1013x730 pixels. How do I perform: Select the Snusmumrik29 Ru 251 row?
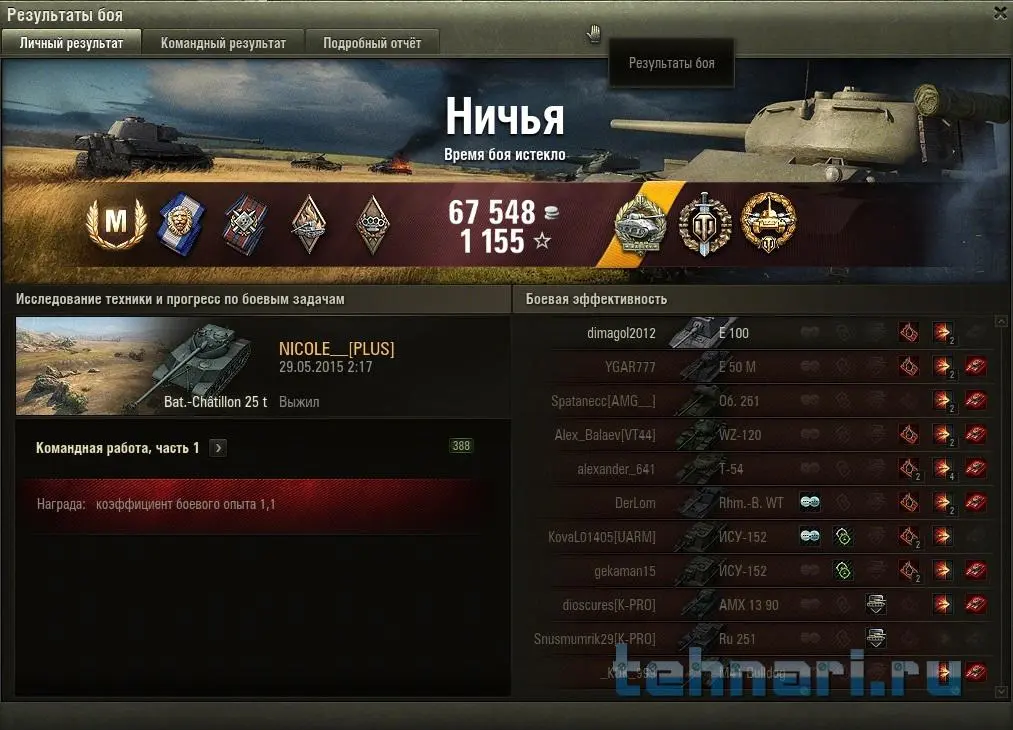pos(750,638)
